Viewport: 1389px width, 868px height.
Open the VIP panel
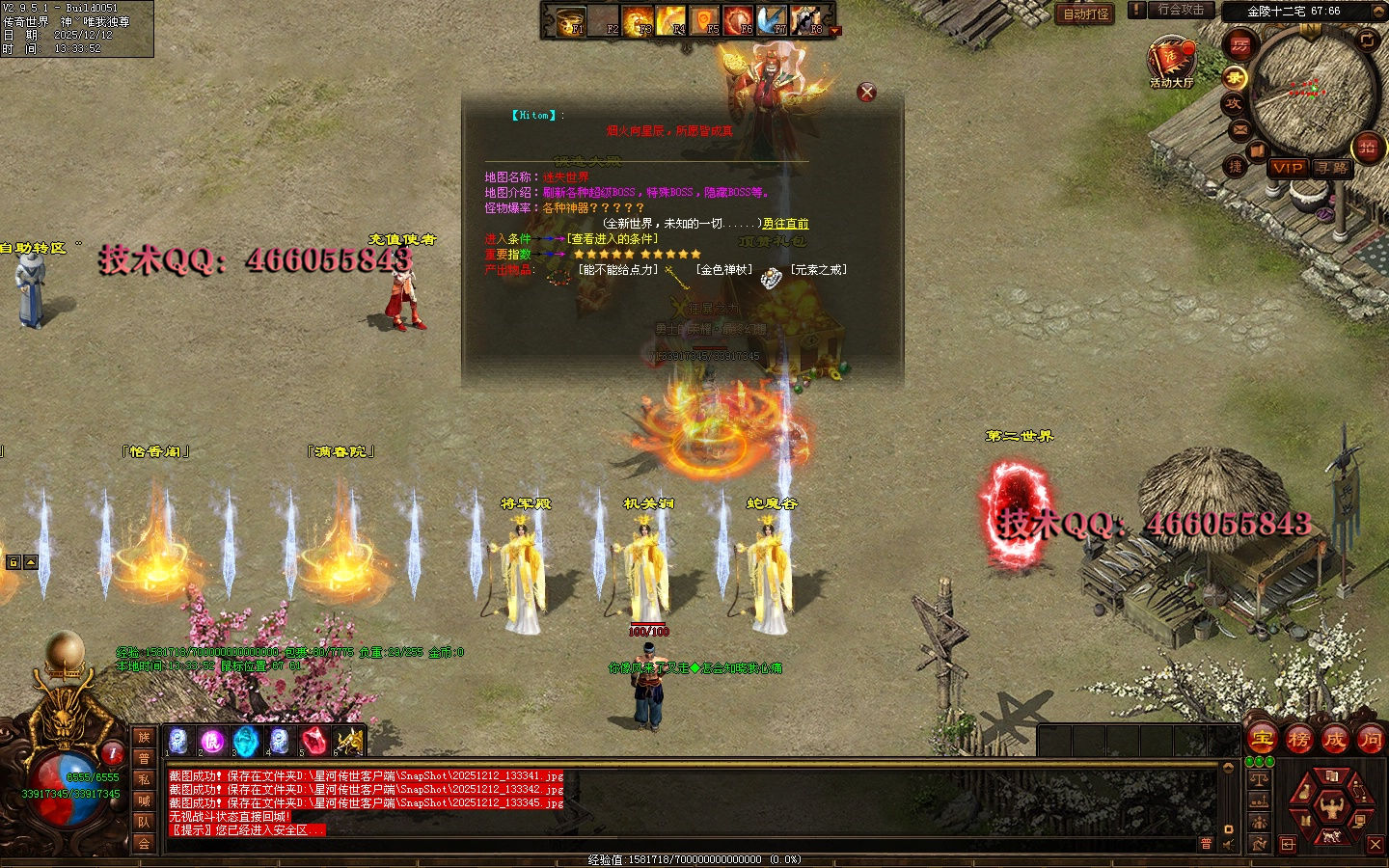point(1287,168)
